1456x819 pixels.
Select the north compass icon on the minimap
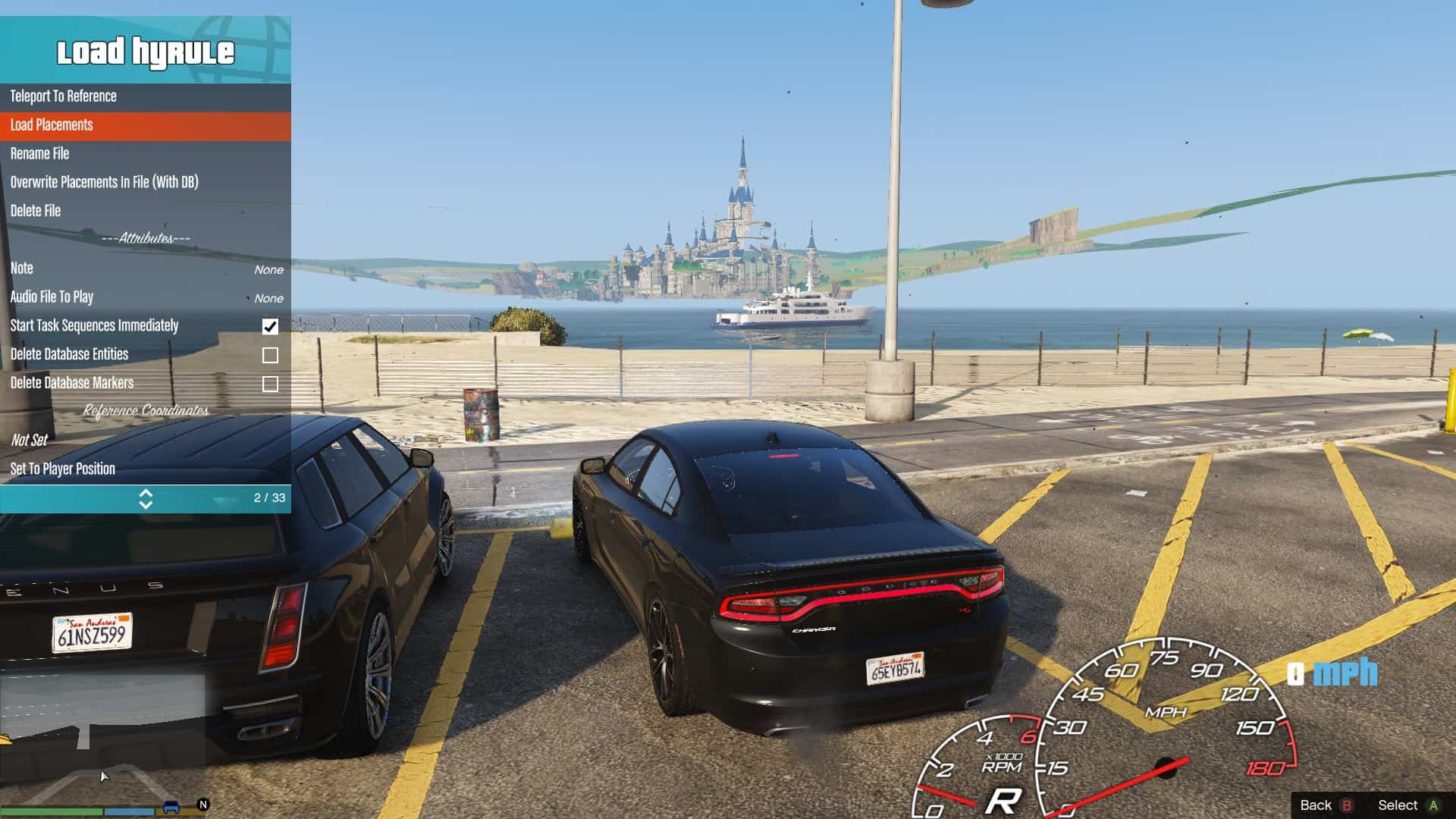point(203,805)
